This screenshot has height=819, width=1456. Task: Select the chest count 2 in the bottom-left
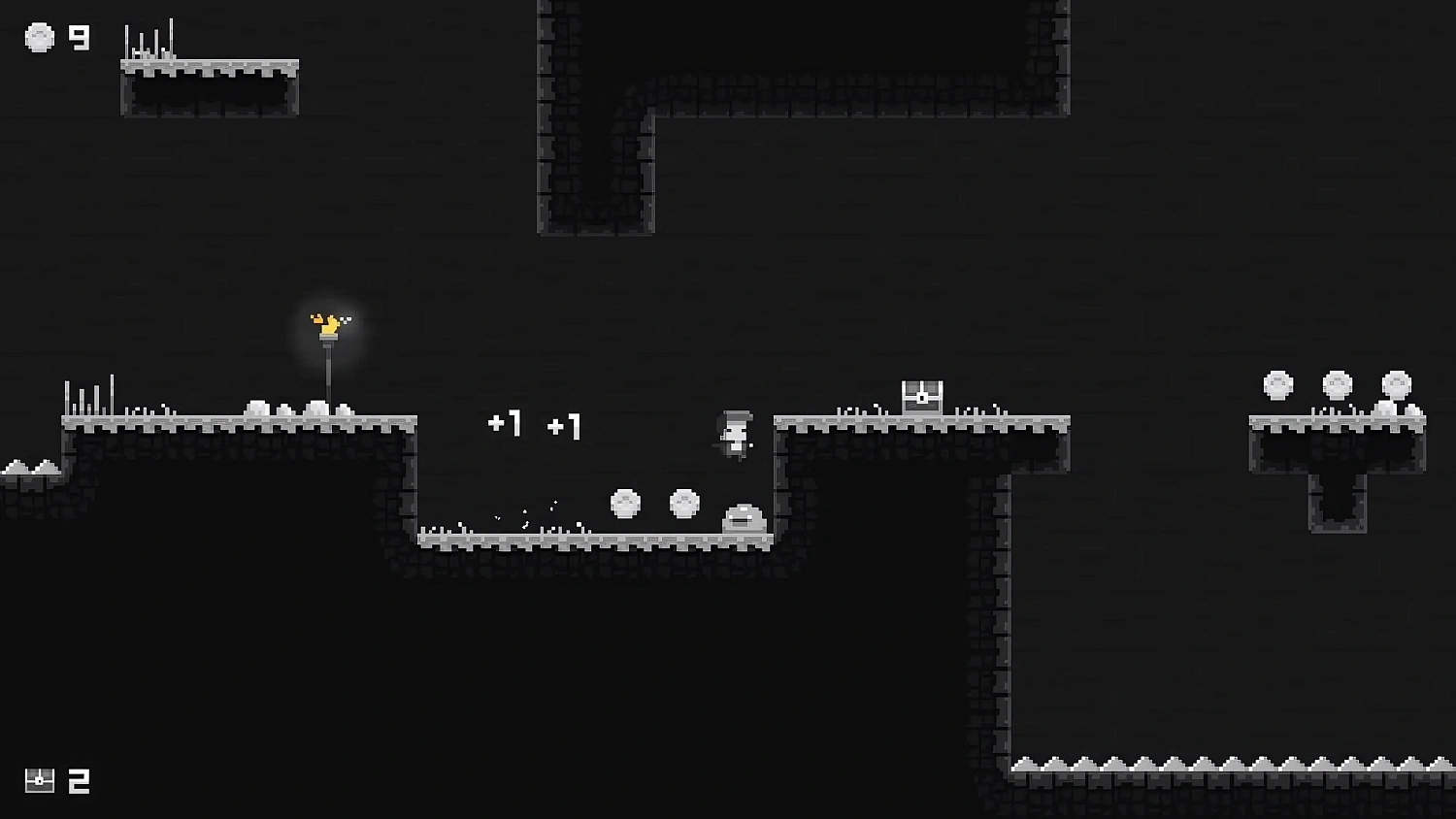click(x=80, y=779)
